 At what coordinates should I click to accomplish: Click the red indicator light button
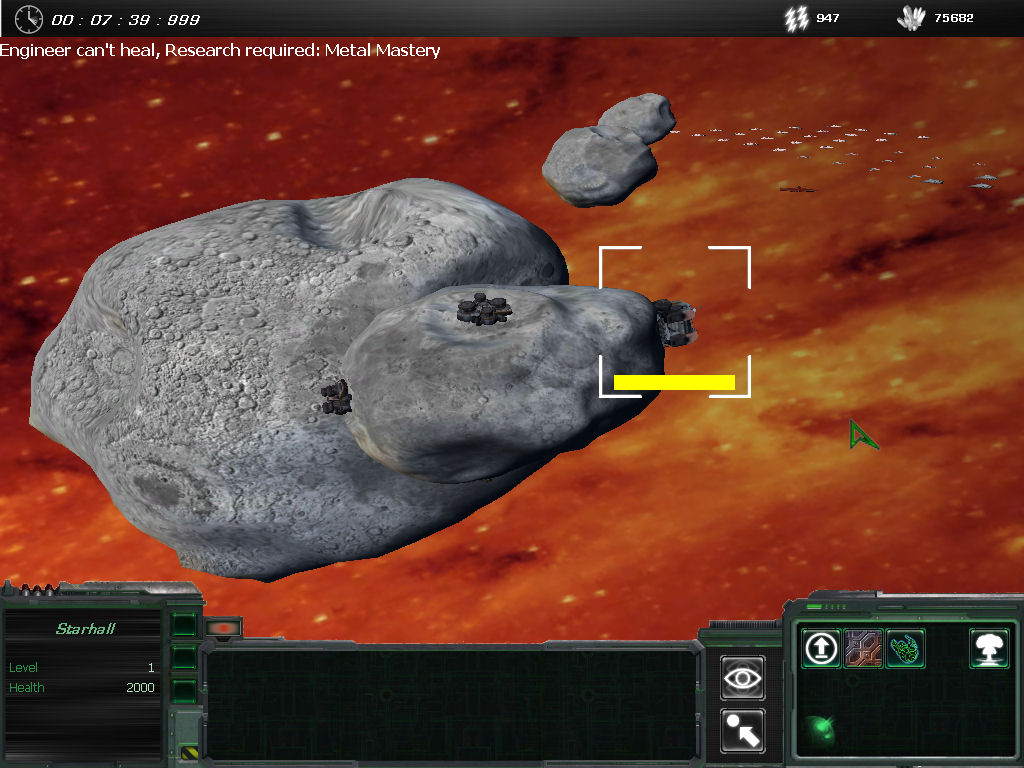(x=224, y=628)
